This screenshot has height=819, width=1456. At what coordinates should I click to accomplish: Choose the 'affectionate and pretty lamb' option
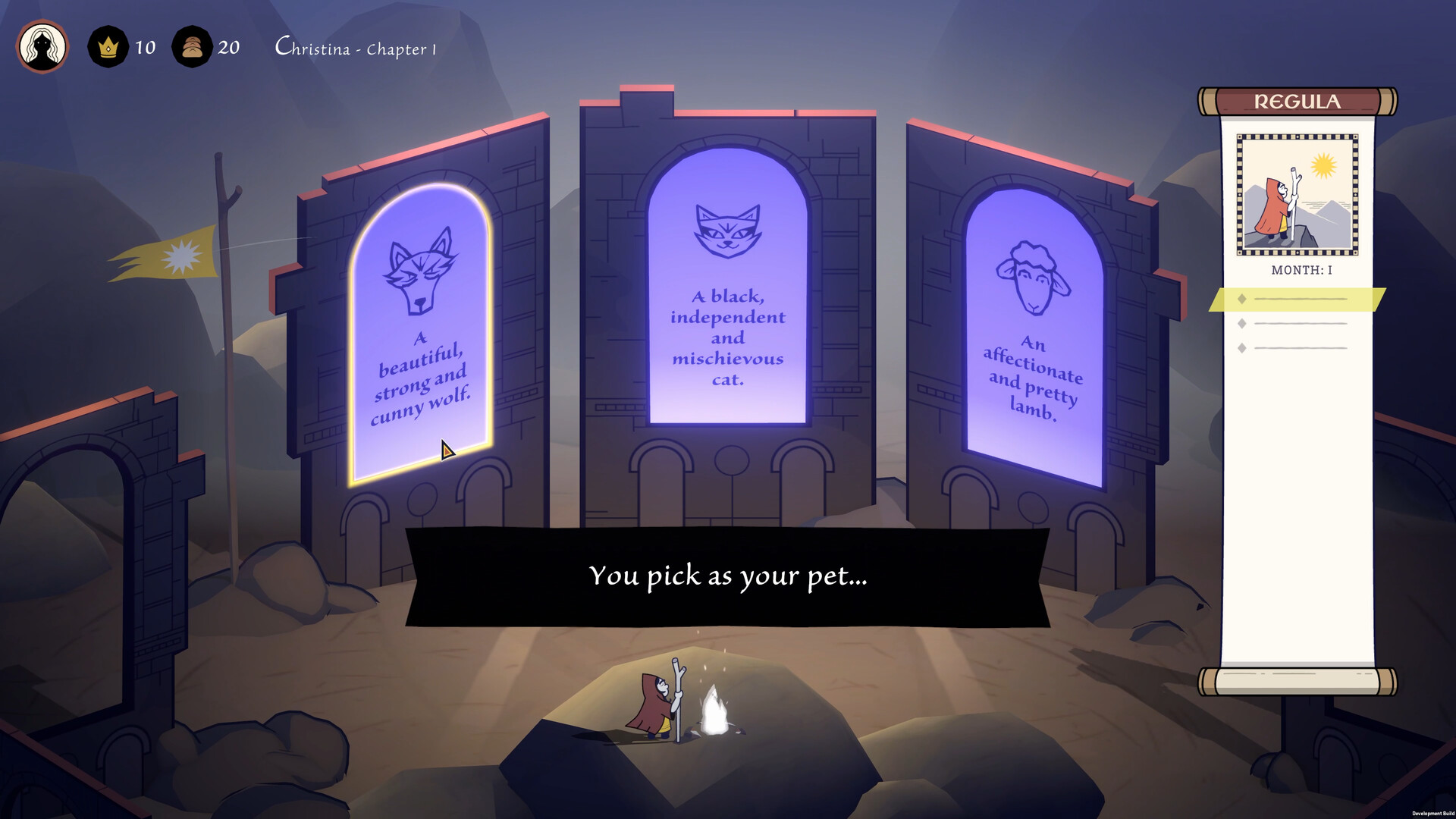click(x=1033, y=379)
